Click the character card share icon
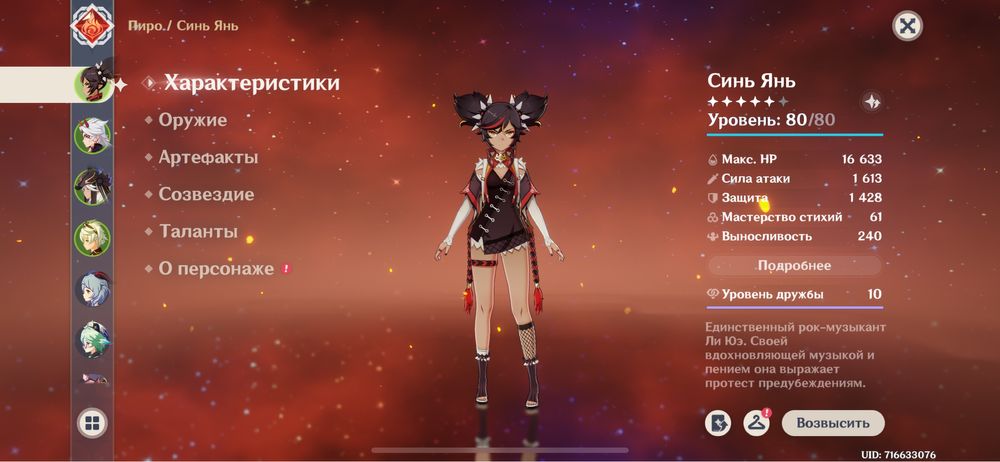Image resolution: width=1000 pixels, height=462 pixels. tap(717, 423)
